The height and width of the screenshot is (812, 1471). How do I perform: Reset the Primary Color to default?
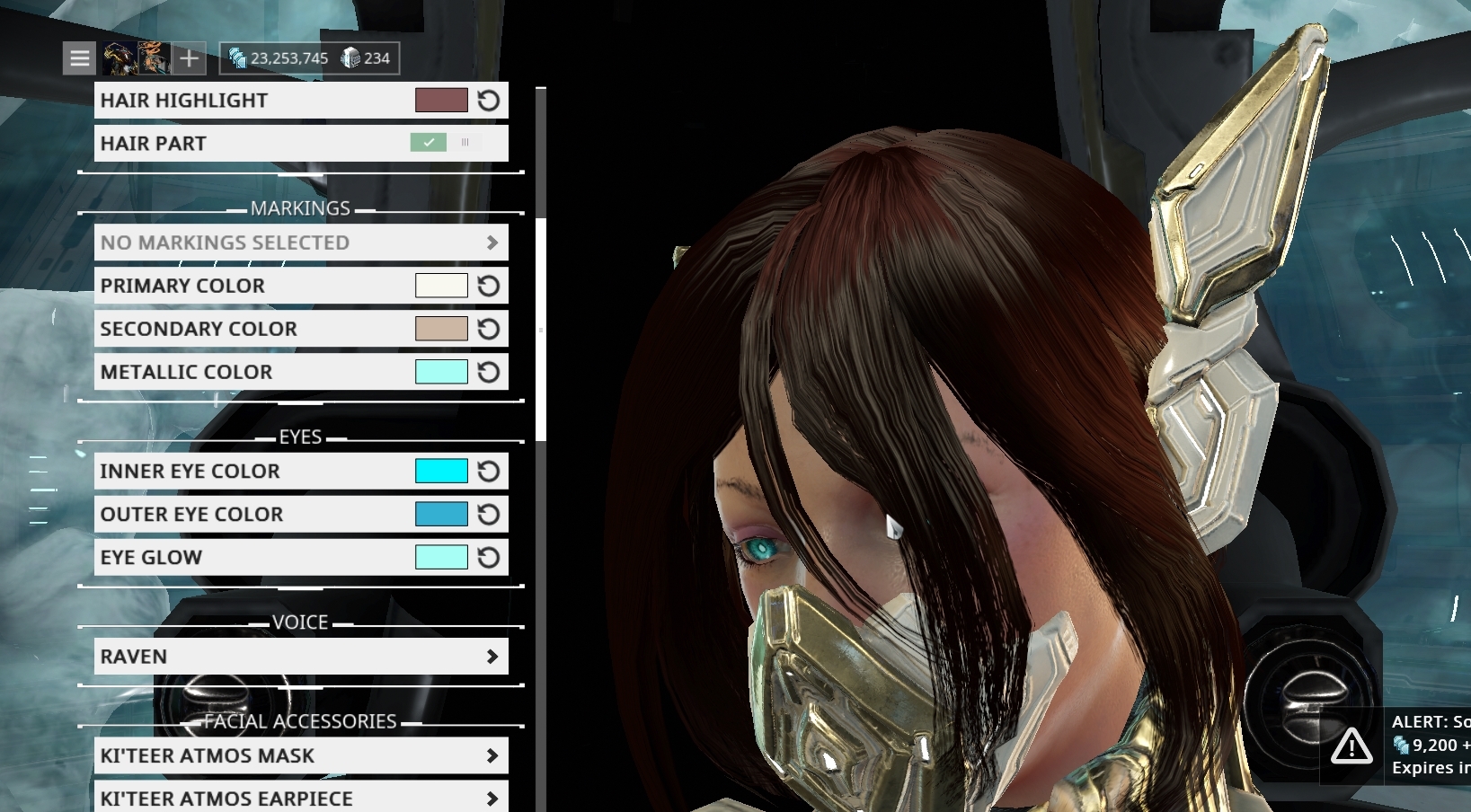coord(488,285)
